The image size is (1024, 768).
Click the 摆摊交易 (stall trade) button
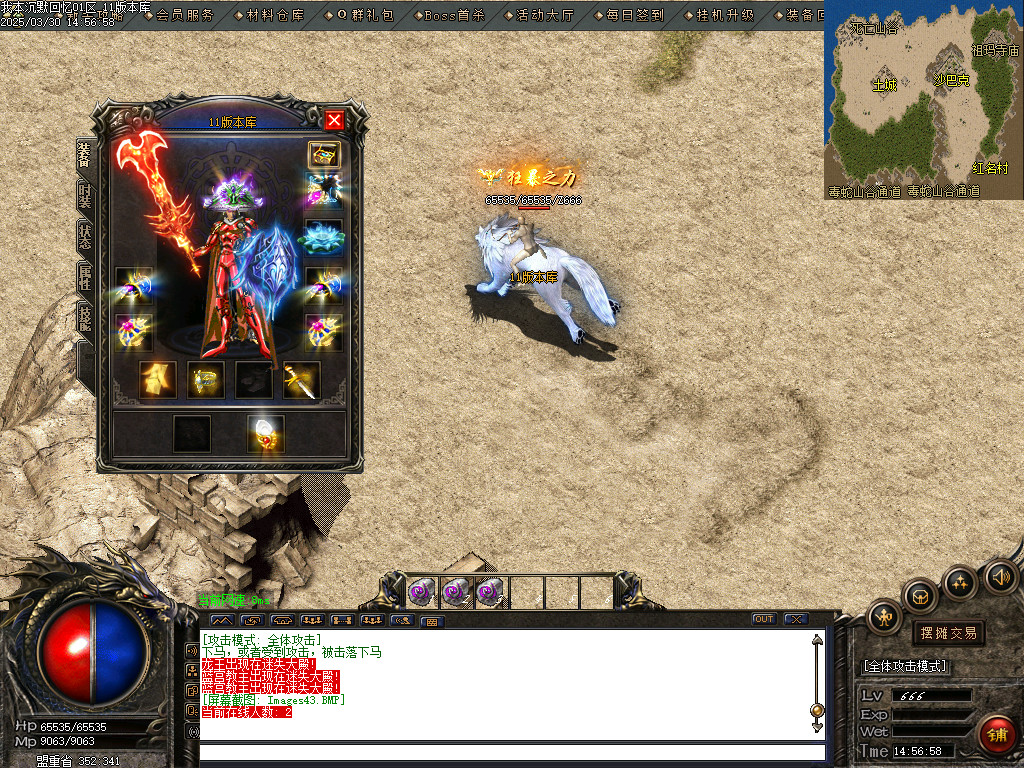click(947, 633)
